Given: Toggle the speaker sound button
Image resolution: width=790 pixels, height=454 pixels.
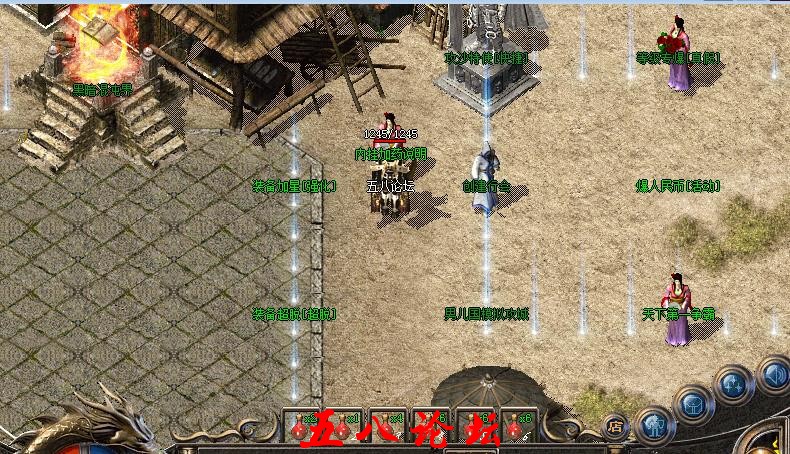Looking at the screenshot, I should coord(773,375).
